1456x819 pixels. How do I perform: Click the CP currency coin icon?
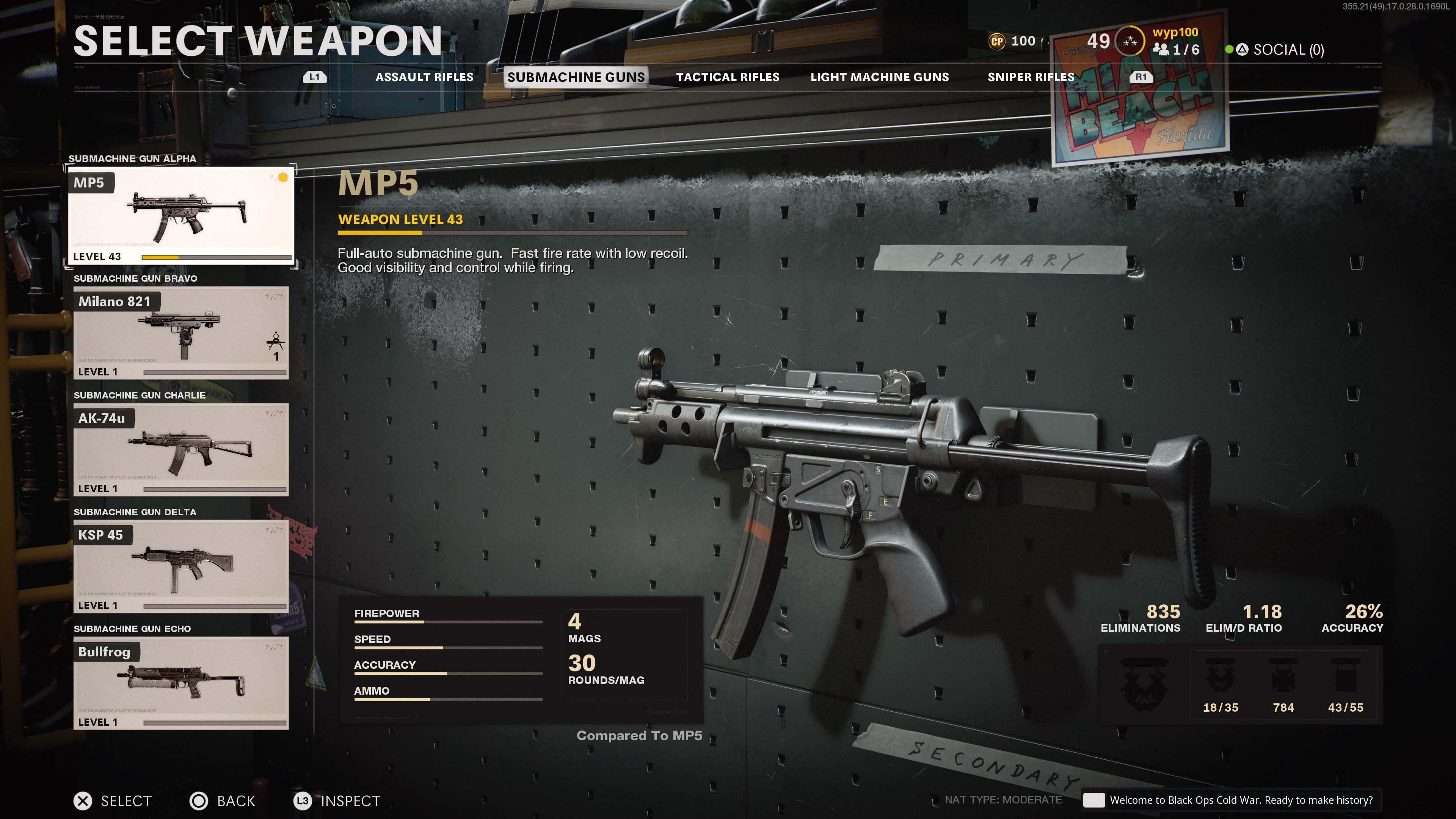[998, 41]
